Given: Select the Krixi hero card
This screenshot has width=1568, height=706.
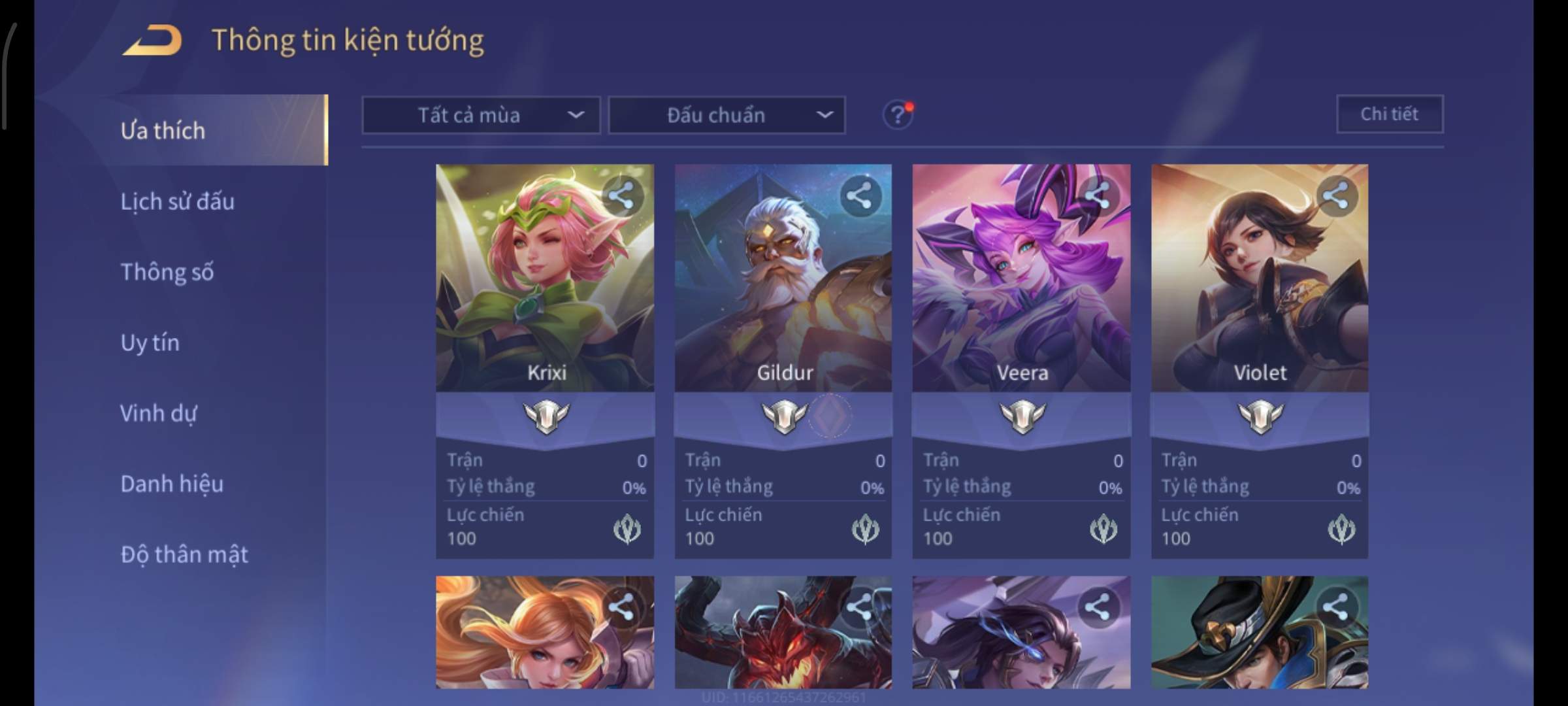Looking at the screenshot, I should (544, 294).
